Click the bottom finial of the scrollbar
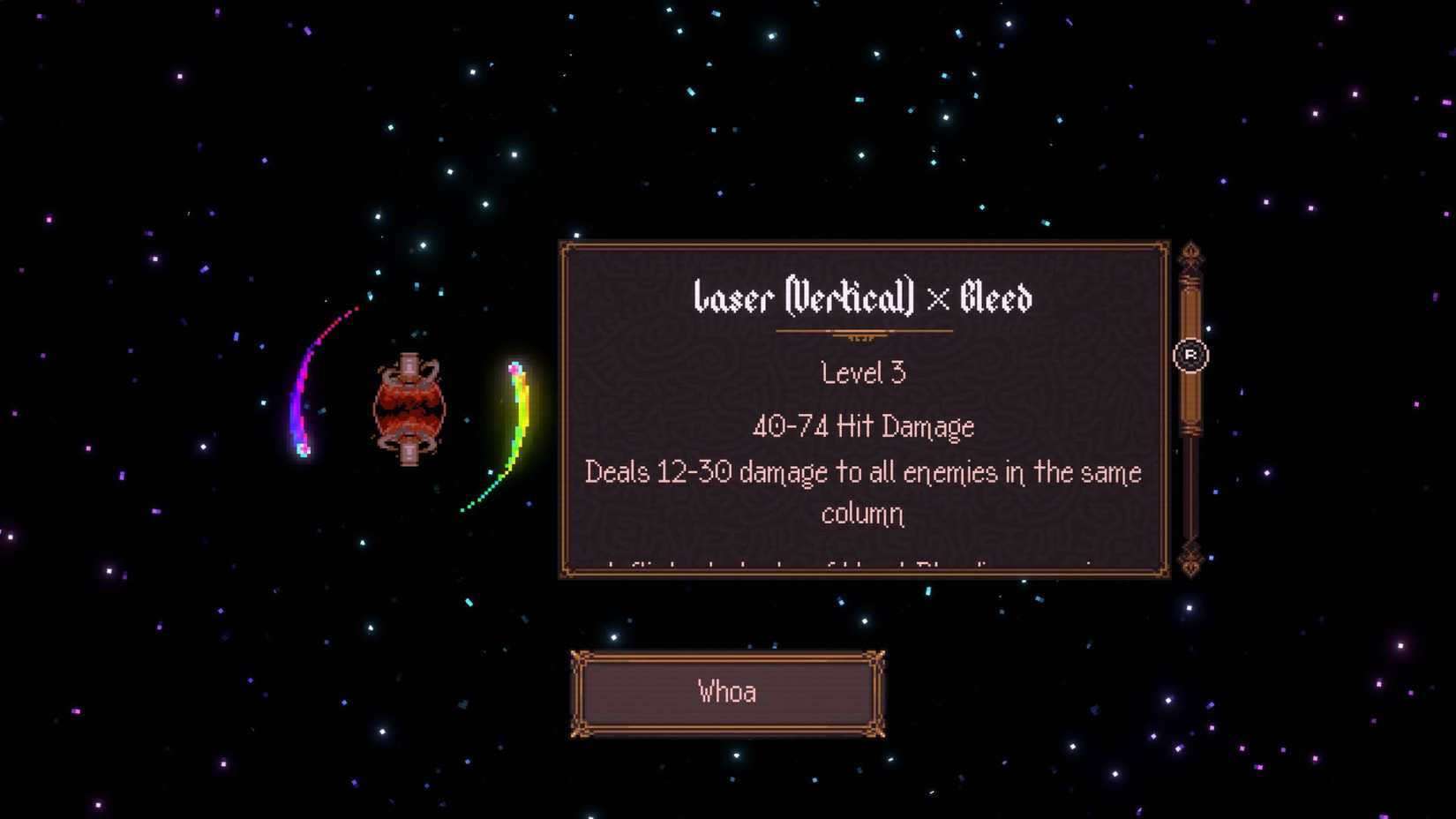Image resolution: width=1456 pixels, height=819 pixels. 1192,565
